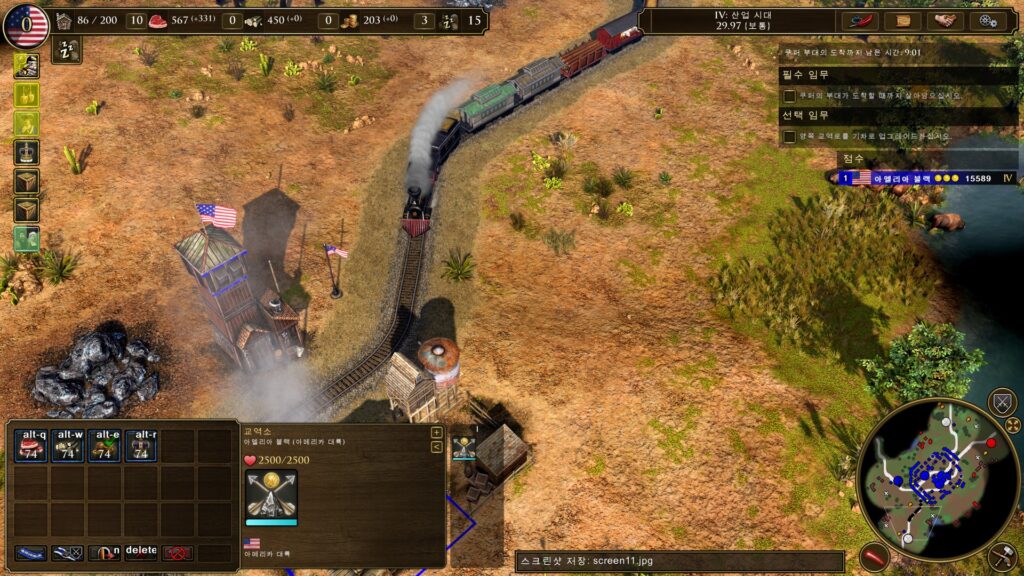Select idle villagers with the Zzz icon
1024x576 pixels.
click(x=67, y=50)
